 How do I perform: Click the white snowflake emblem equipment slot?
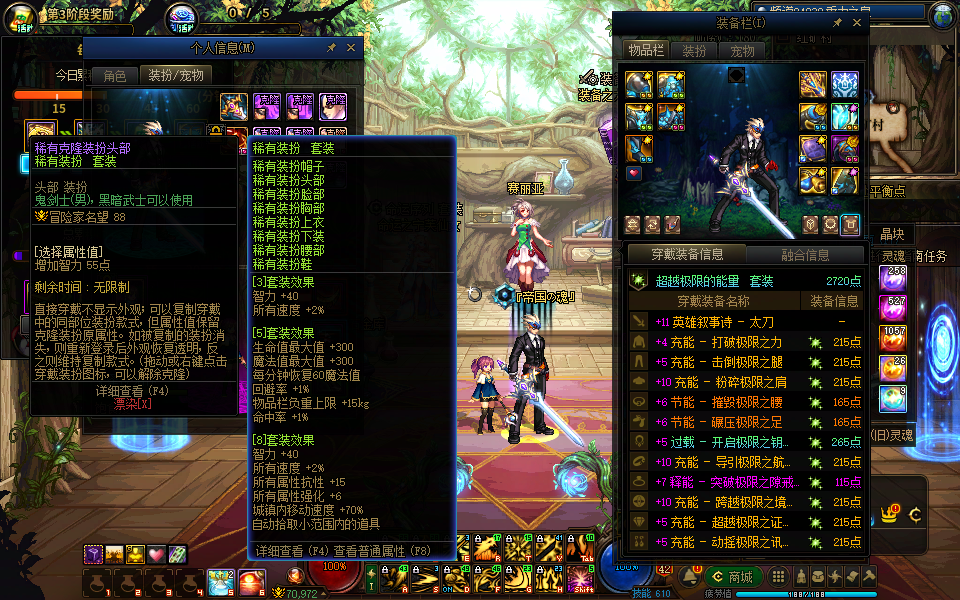[844, 85]
